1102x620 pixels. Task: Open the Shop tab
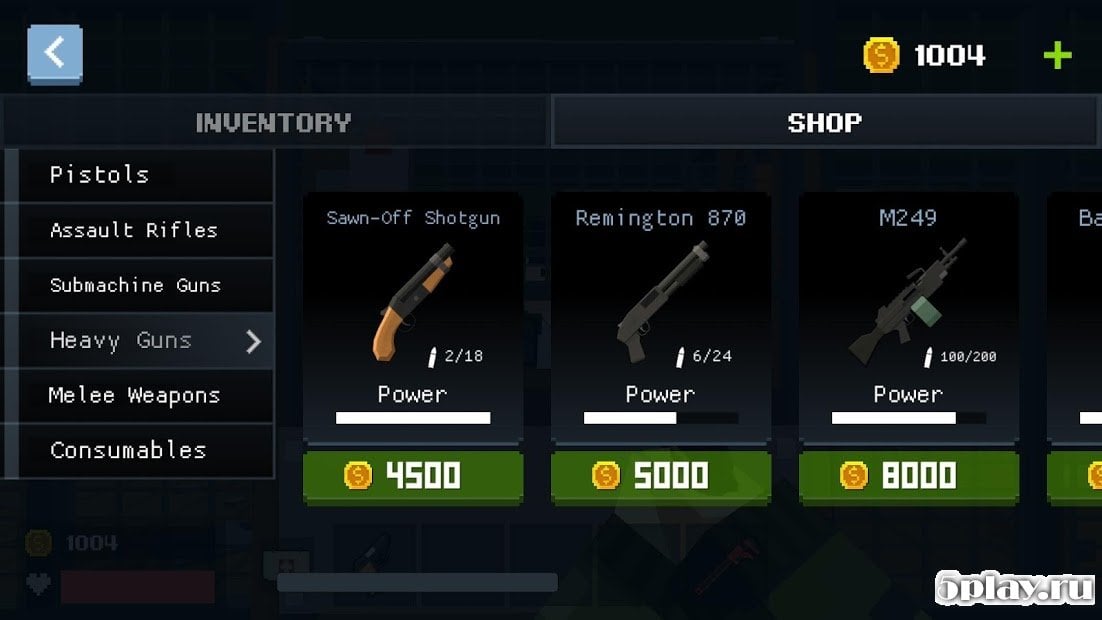825,123
